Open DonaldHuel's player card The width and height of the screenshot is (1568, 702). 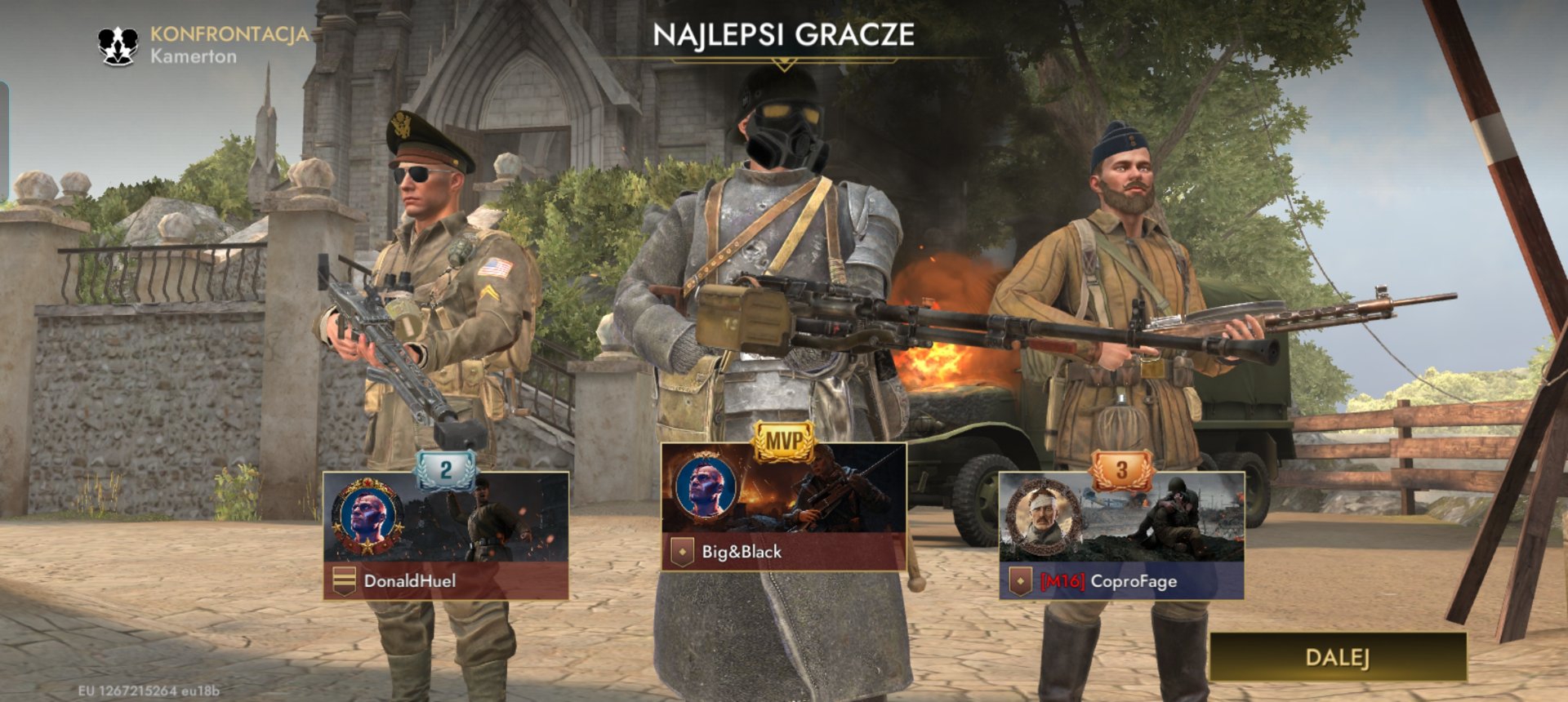pos(446,535)
